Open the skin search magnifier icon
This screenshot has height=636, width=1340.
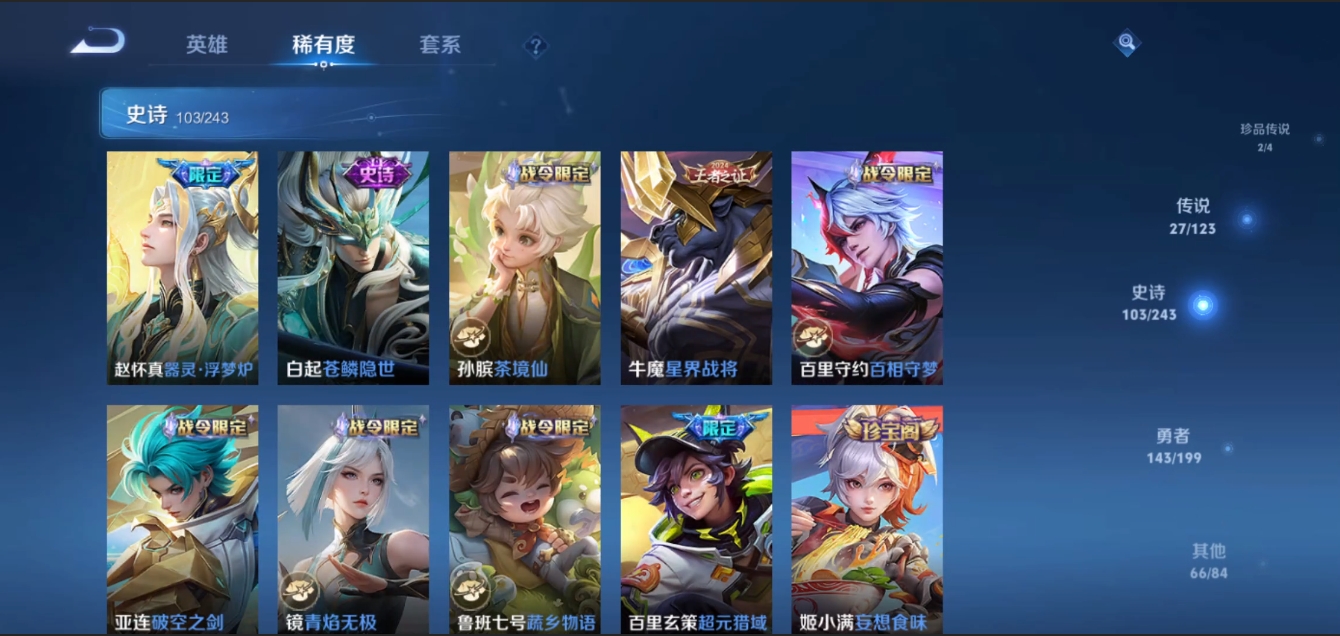(x=1127, y=43)
